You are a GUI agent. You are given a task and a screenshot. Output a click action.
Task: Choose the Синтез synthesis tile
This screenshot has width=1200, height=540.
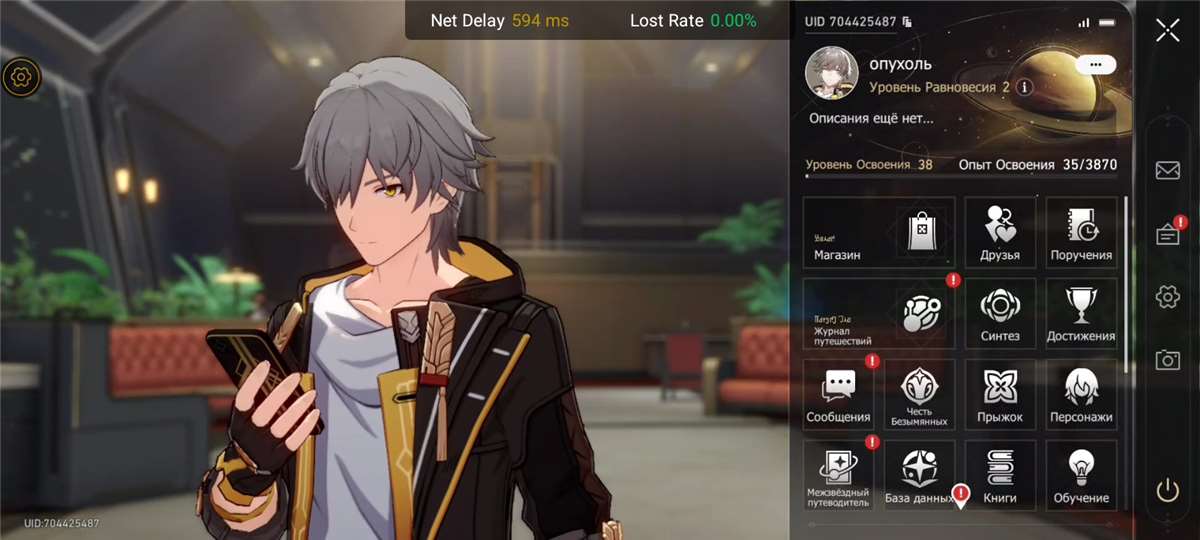(999, 314)
